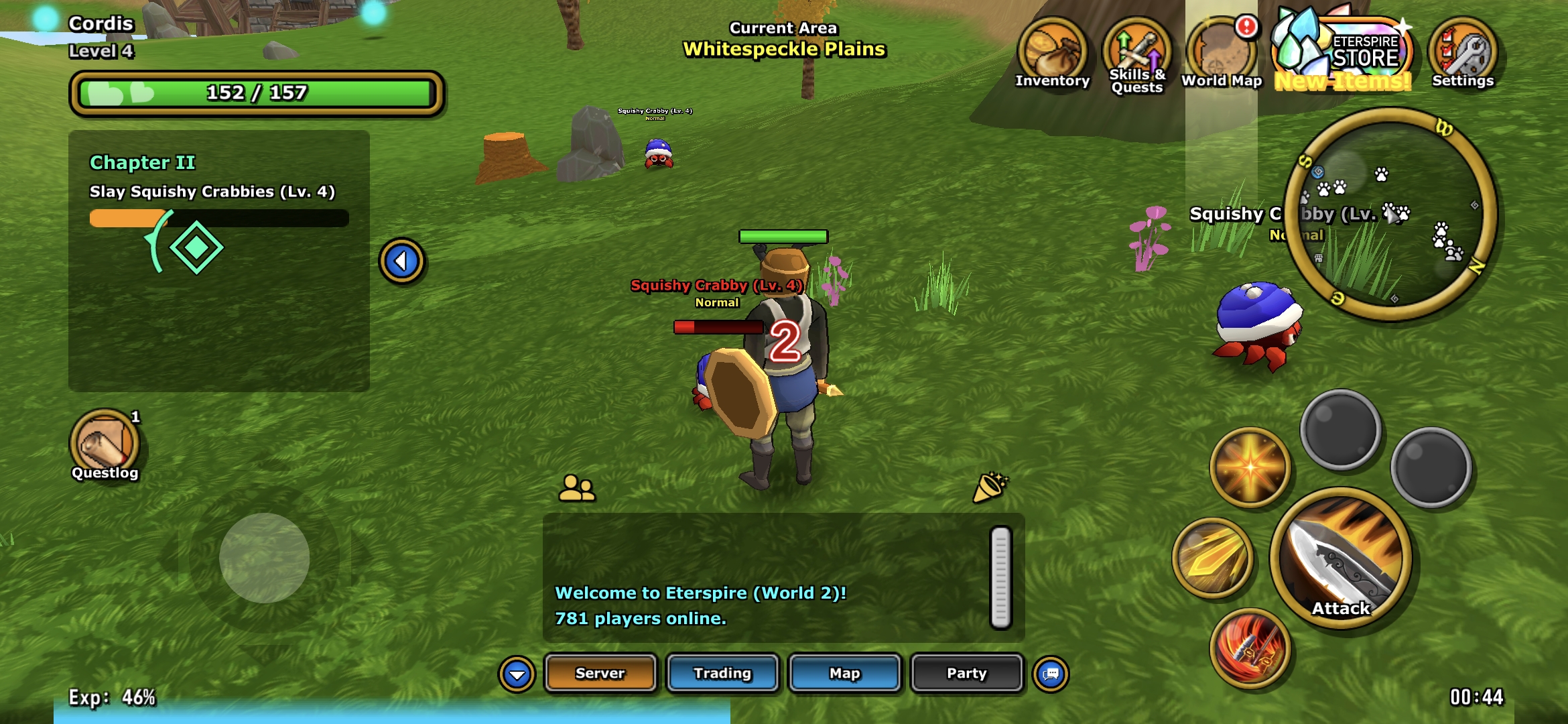The width and height of the screenshot is (1568, 724).
Task: Select the Map chat tab
Action: 844,673
